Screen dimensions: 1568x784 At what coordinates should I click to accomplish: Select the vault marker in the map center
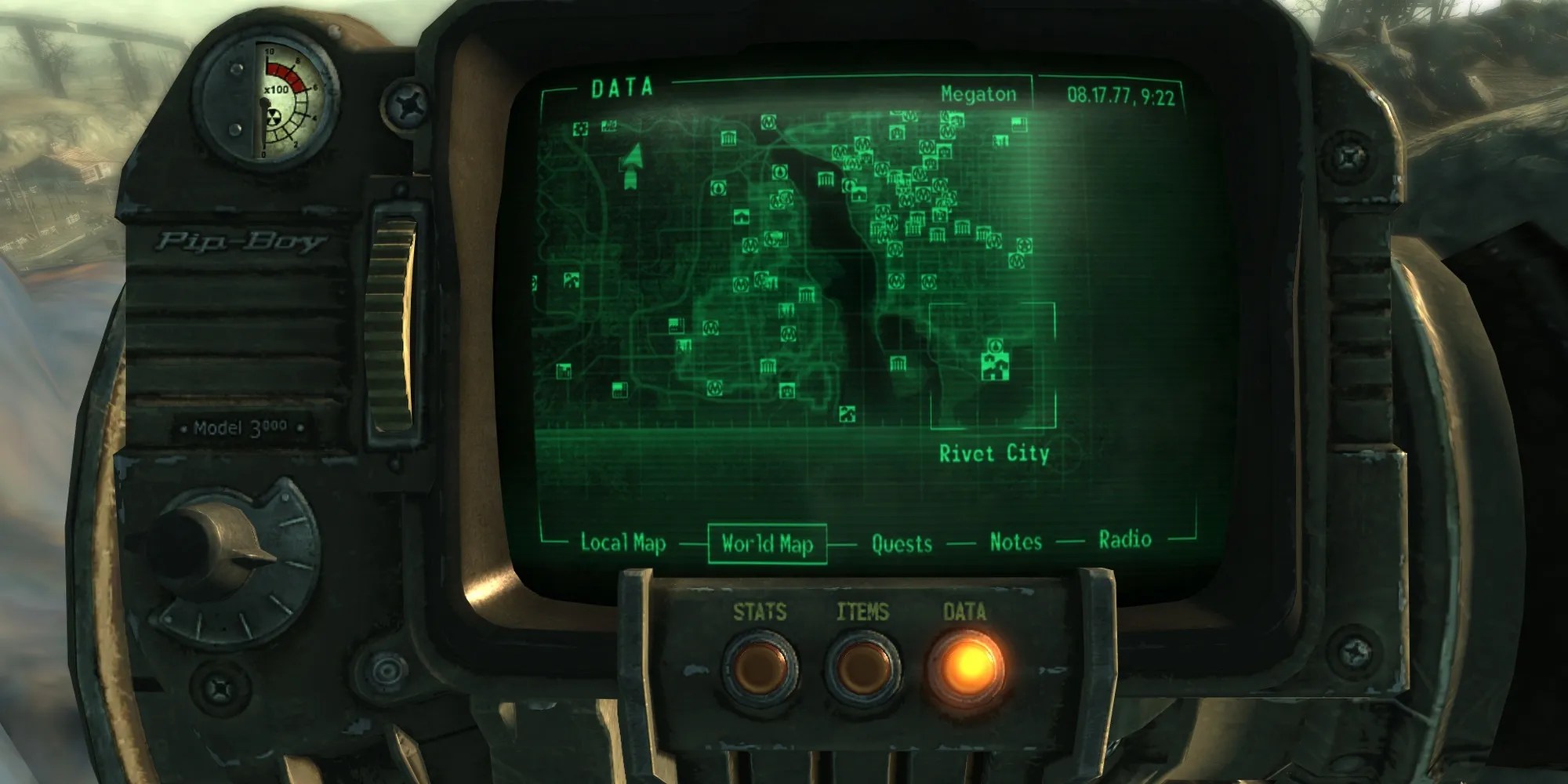[717, 188]
